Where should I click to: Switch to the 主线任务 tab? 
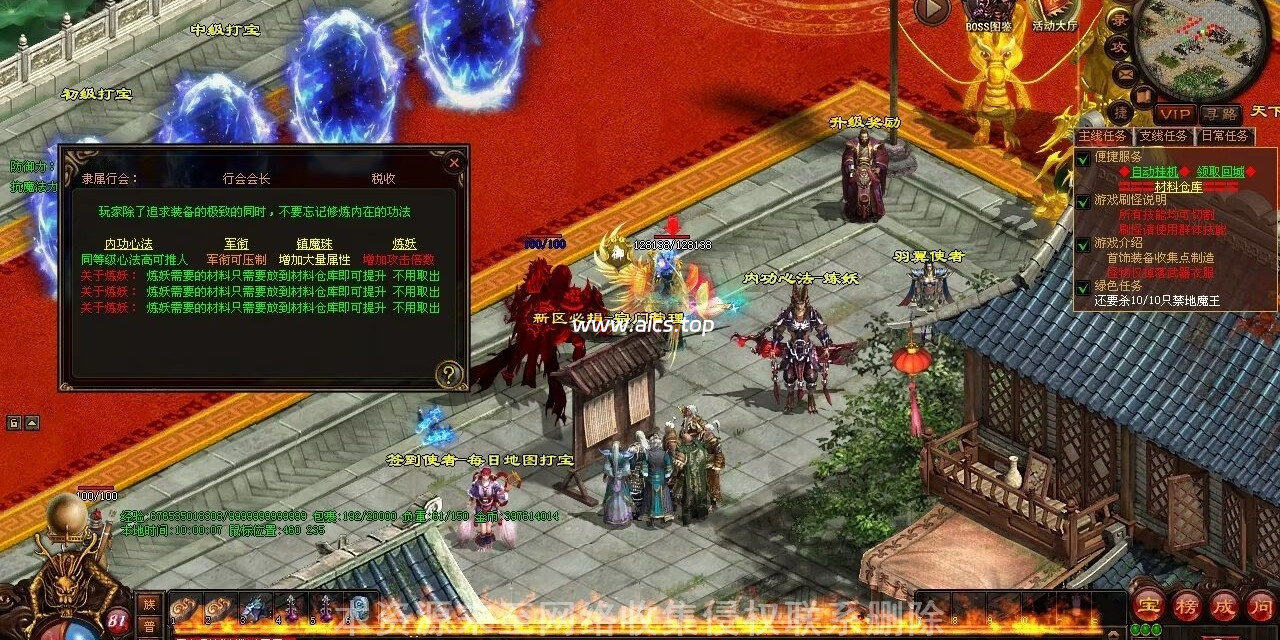tap(1102, 136)
